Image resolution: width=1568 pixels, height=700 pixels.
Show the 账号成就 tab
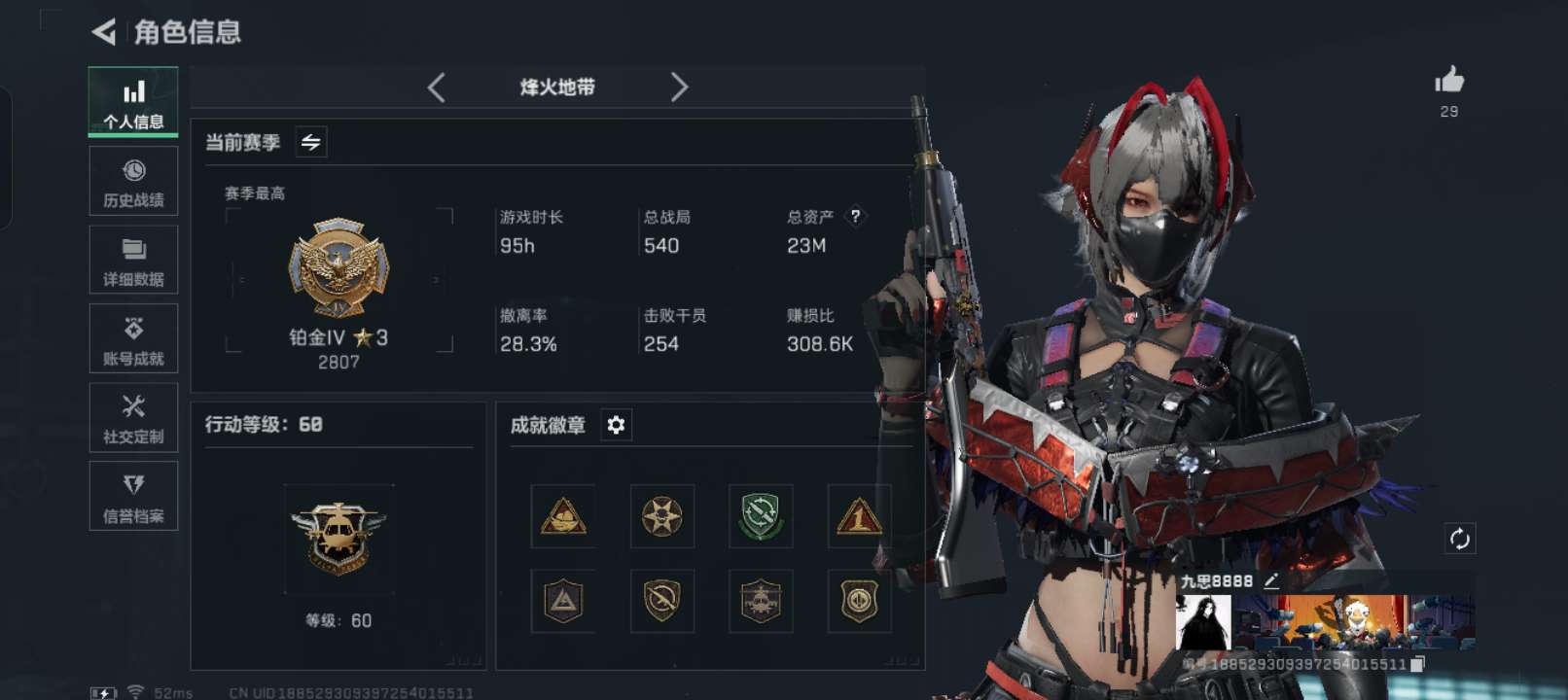(133, 339)
